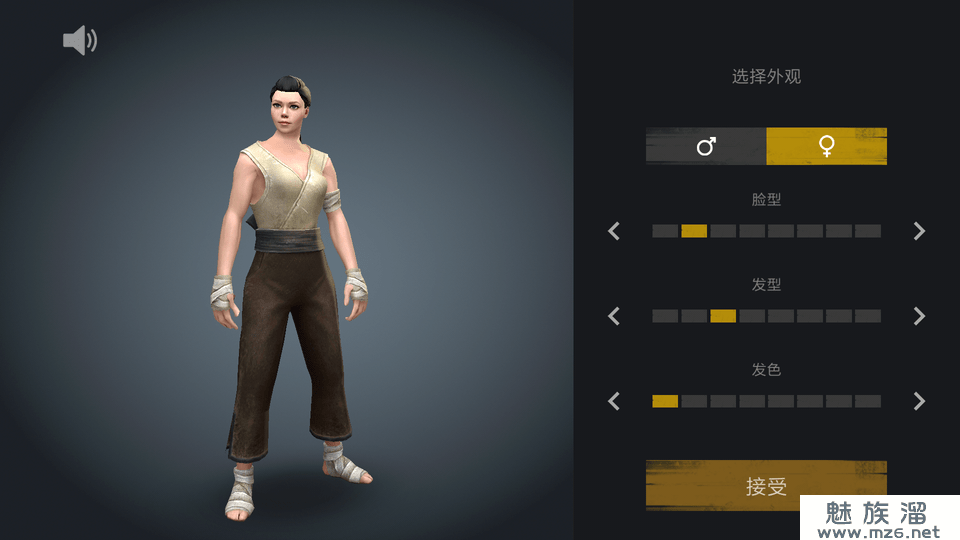960x540 pixels.
Task: Select the male gender option
Action: (706, 147)
